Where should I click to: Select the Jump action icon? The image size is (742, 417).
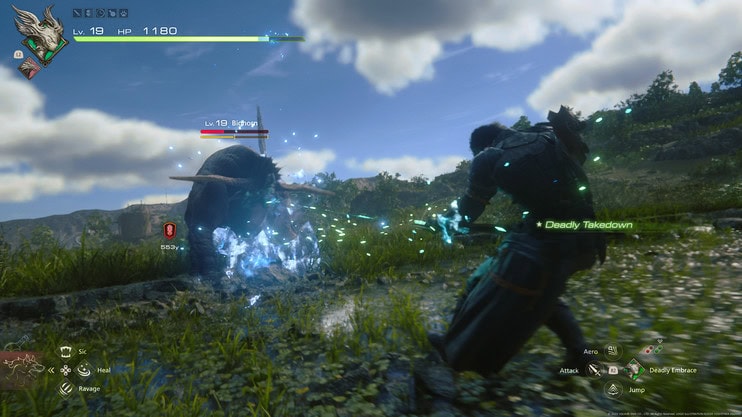613,389
